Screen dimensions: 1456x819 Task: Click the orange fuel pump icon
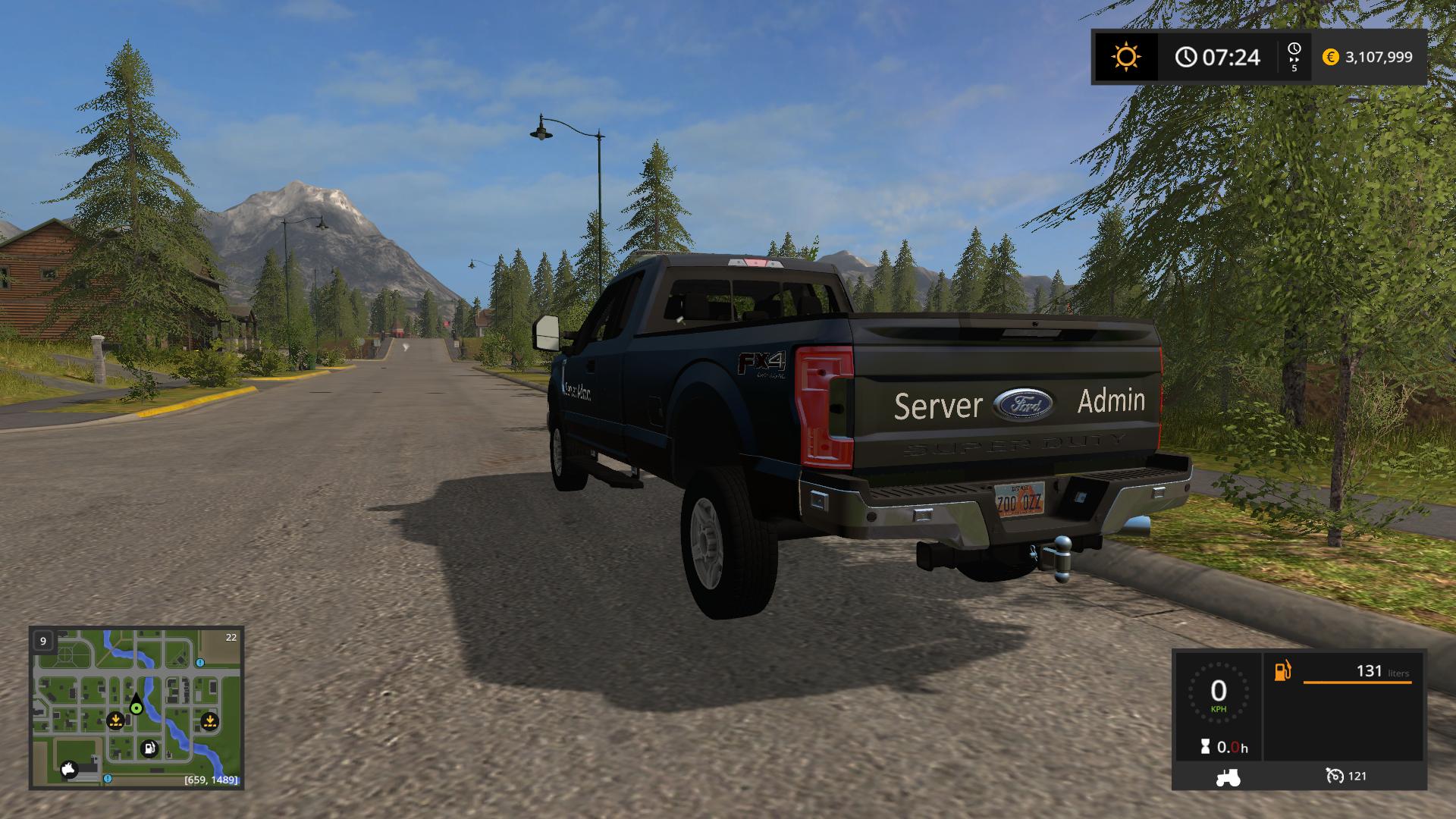[1282, 671]
